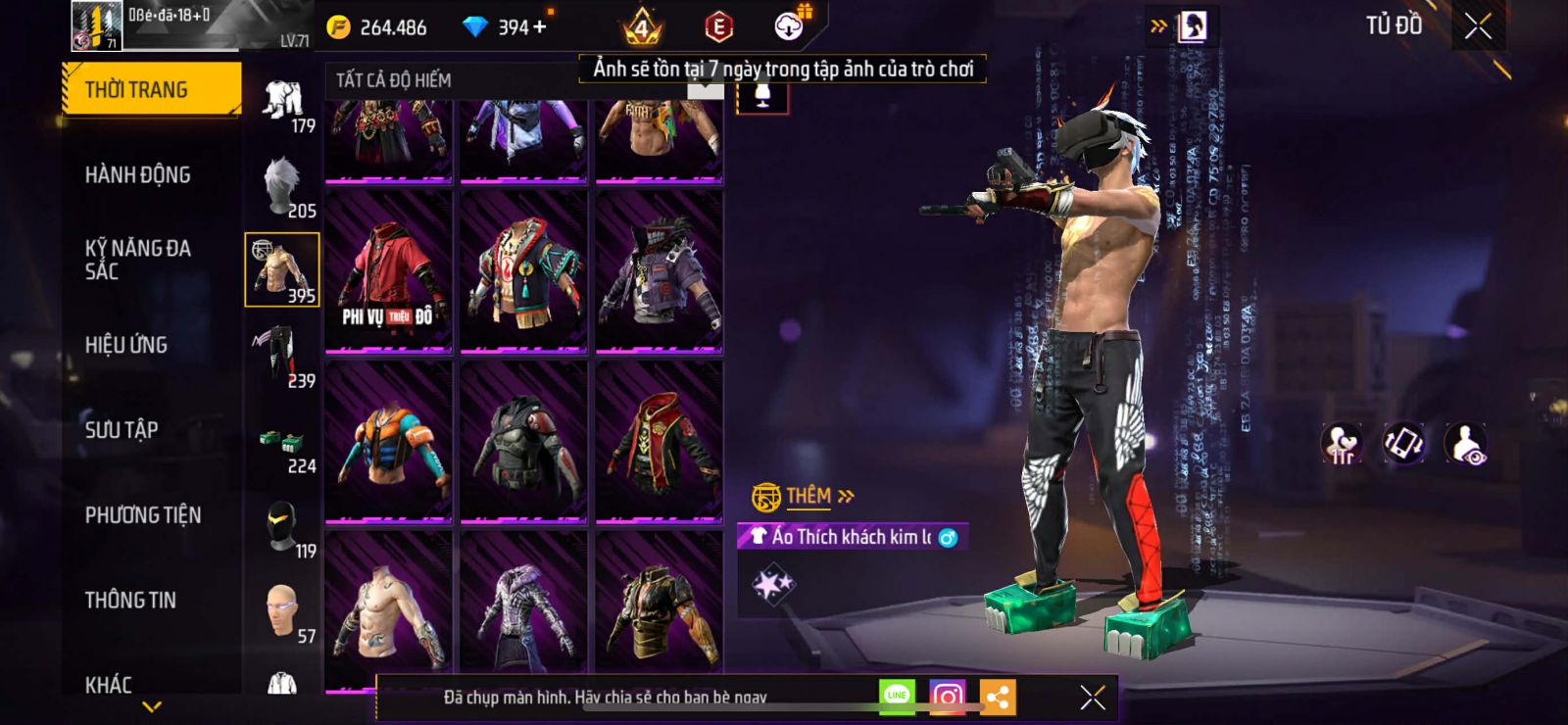
Task: Open the Hiệu Ứng tab
Action: 125,345
